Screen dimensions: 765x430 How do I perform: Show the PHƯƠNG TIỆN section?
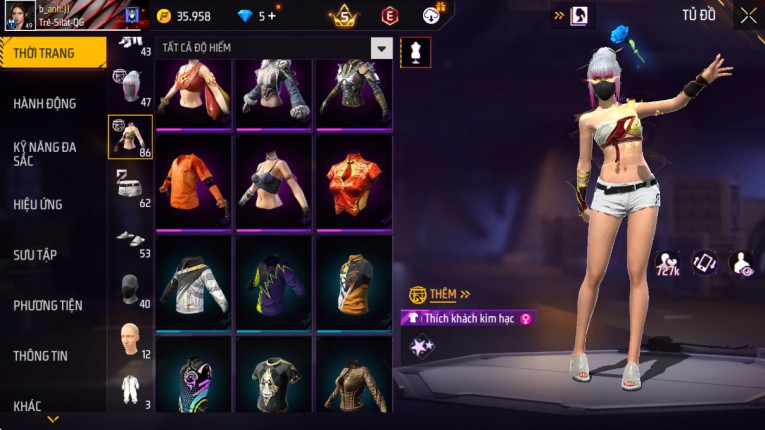48,305
